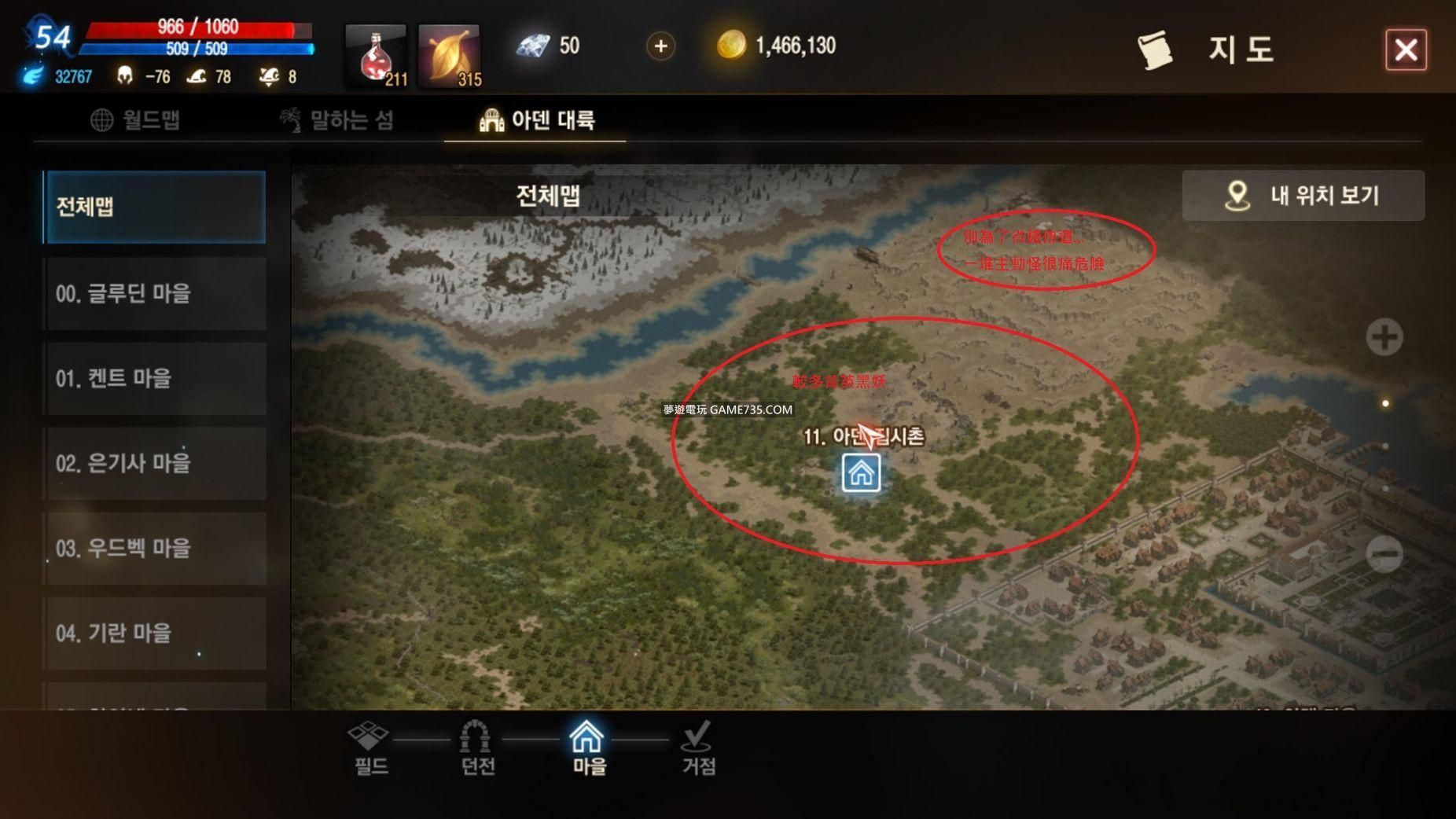Click the 내 위치 보기 button
Screen dimensions: 1456x819
[x=1303, y=195]
